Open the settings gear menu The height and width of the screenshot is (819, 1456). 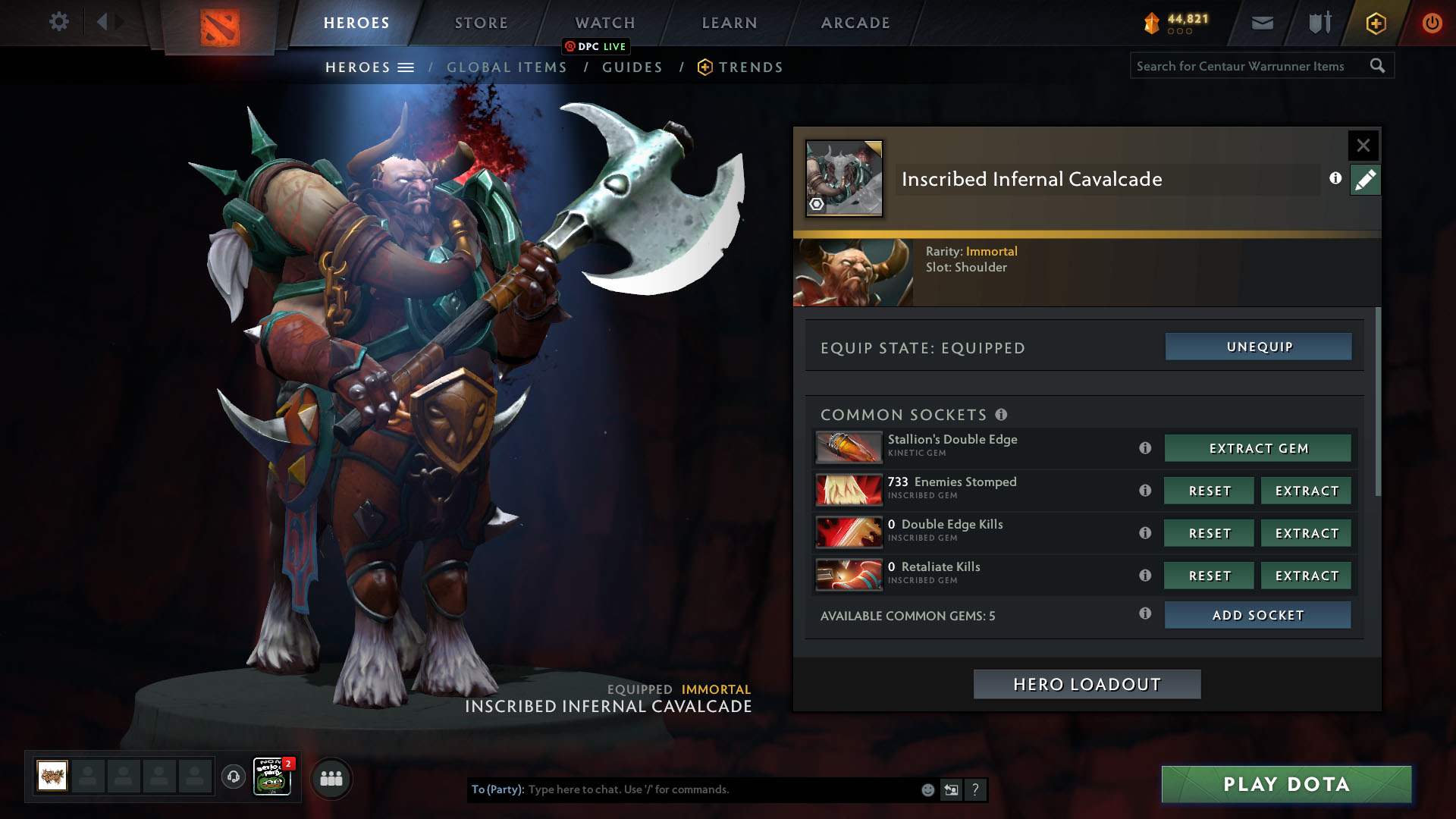tap(58, 22)
